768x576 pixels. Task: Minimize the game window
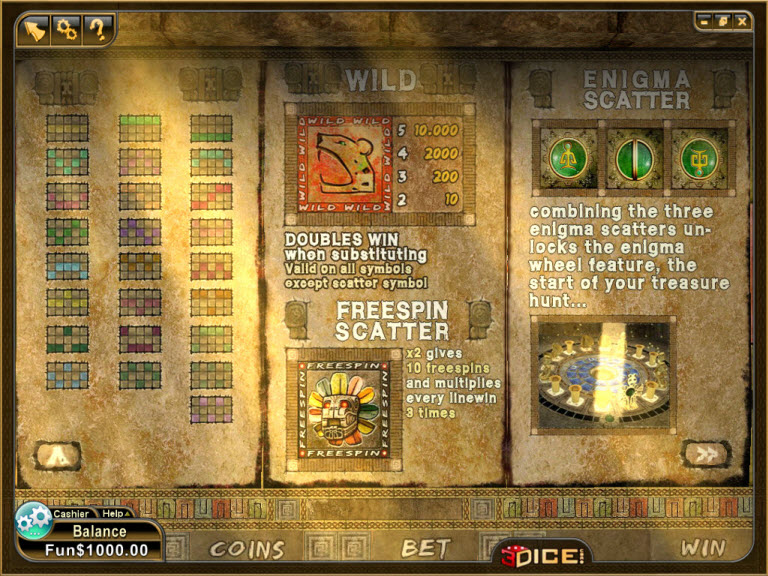[x=704, y=20]
